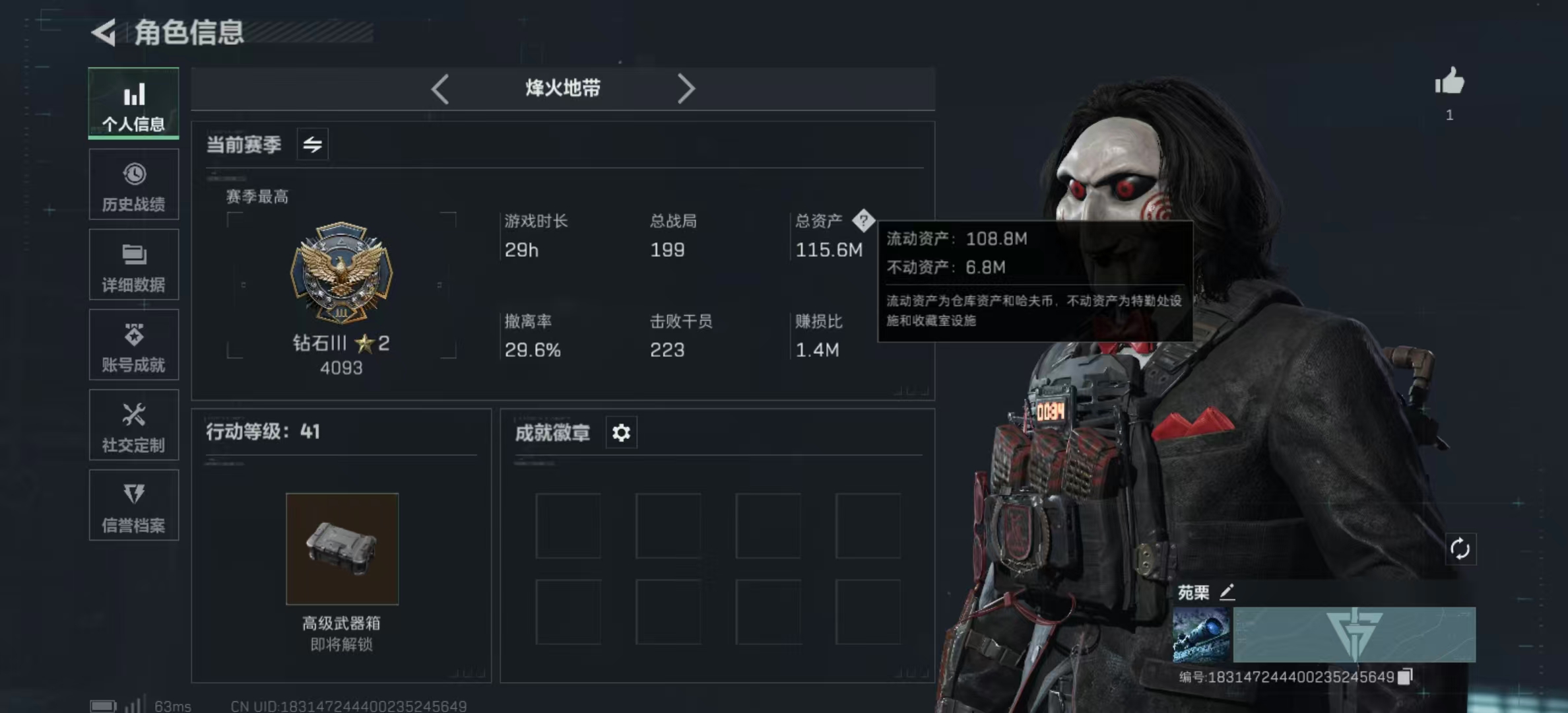Open the 个人信息 tab
The height and width of the screenshot is (713, 1568).
133,104
